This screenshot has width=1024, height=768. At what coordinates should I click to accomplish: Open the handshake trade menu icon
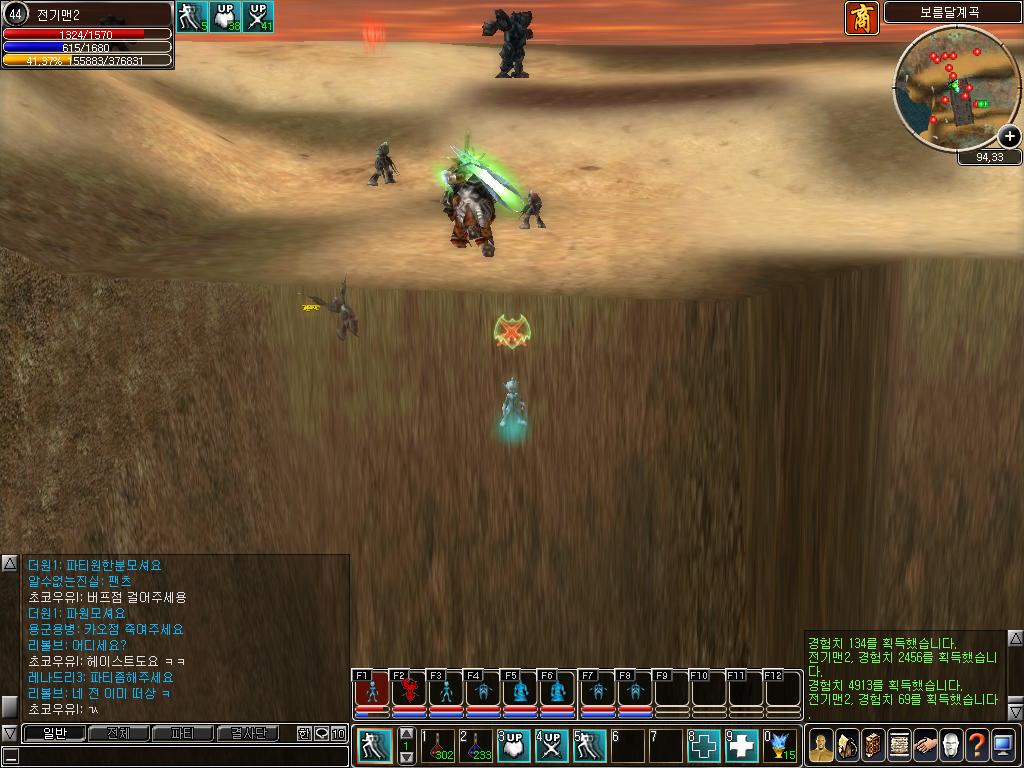coord(924,745)
